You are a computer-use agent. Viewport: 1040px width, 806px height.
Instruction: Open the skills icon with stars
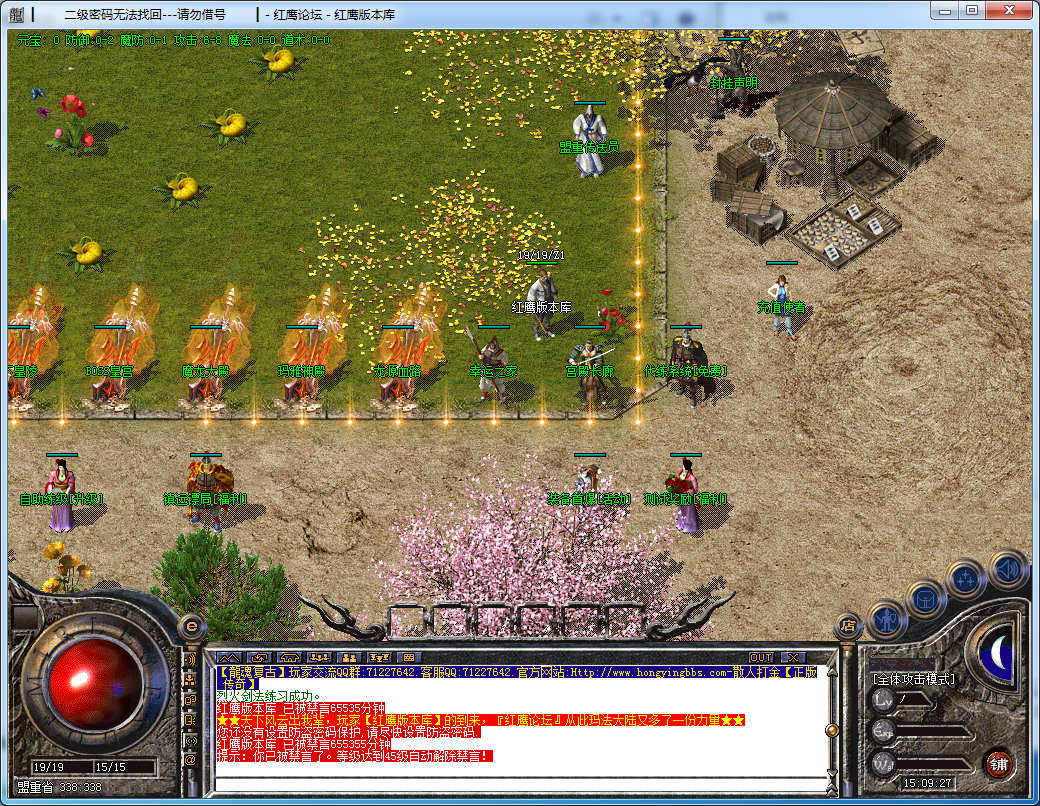pyautogui.click(x=966, y=579)
